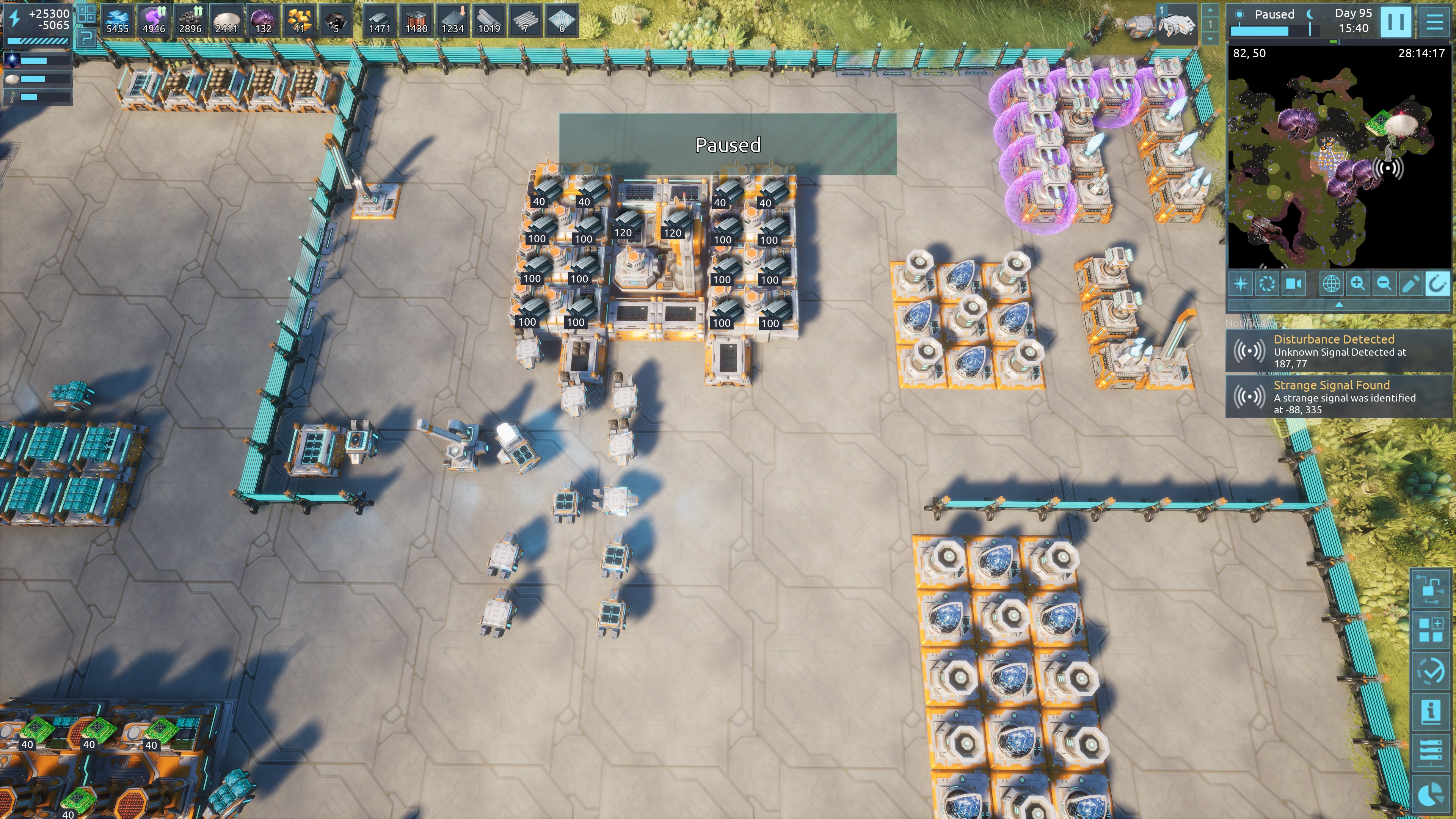Click the blue crystal resource counter

click(x=118, y=21)
